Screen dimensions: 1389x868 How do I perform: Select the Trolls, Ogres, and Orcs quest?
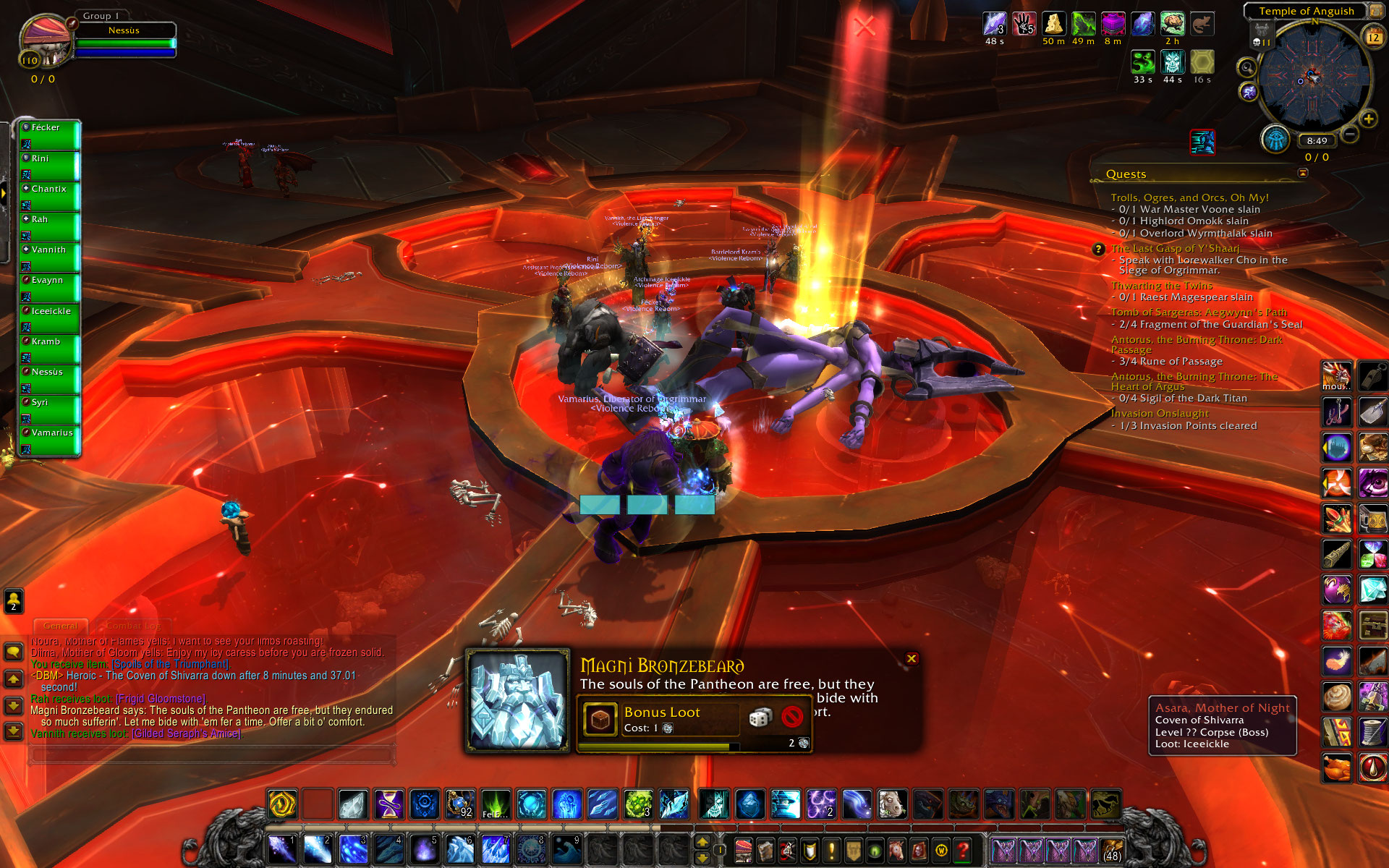[x=1189, y=197]
